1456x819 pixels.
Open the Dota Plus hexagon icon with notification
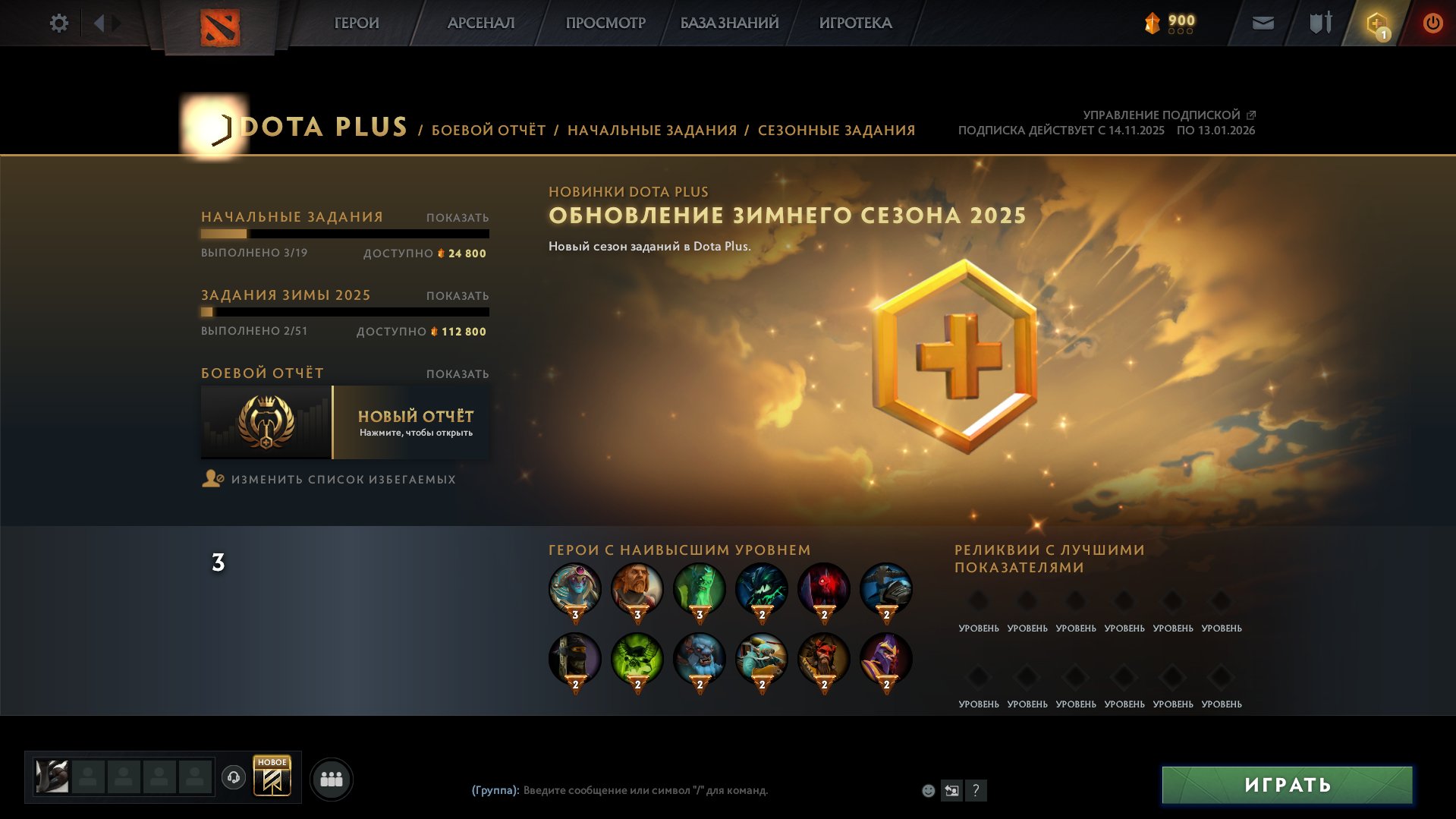pyautogui.click(x=1375, y=23)
